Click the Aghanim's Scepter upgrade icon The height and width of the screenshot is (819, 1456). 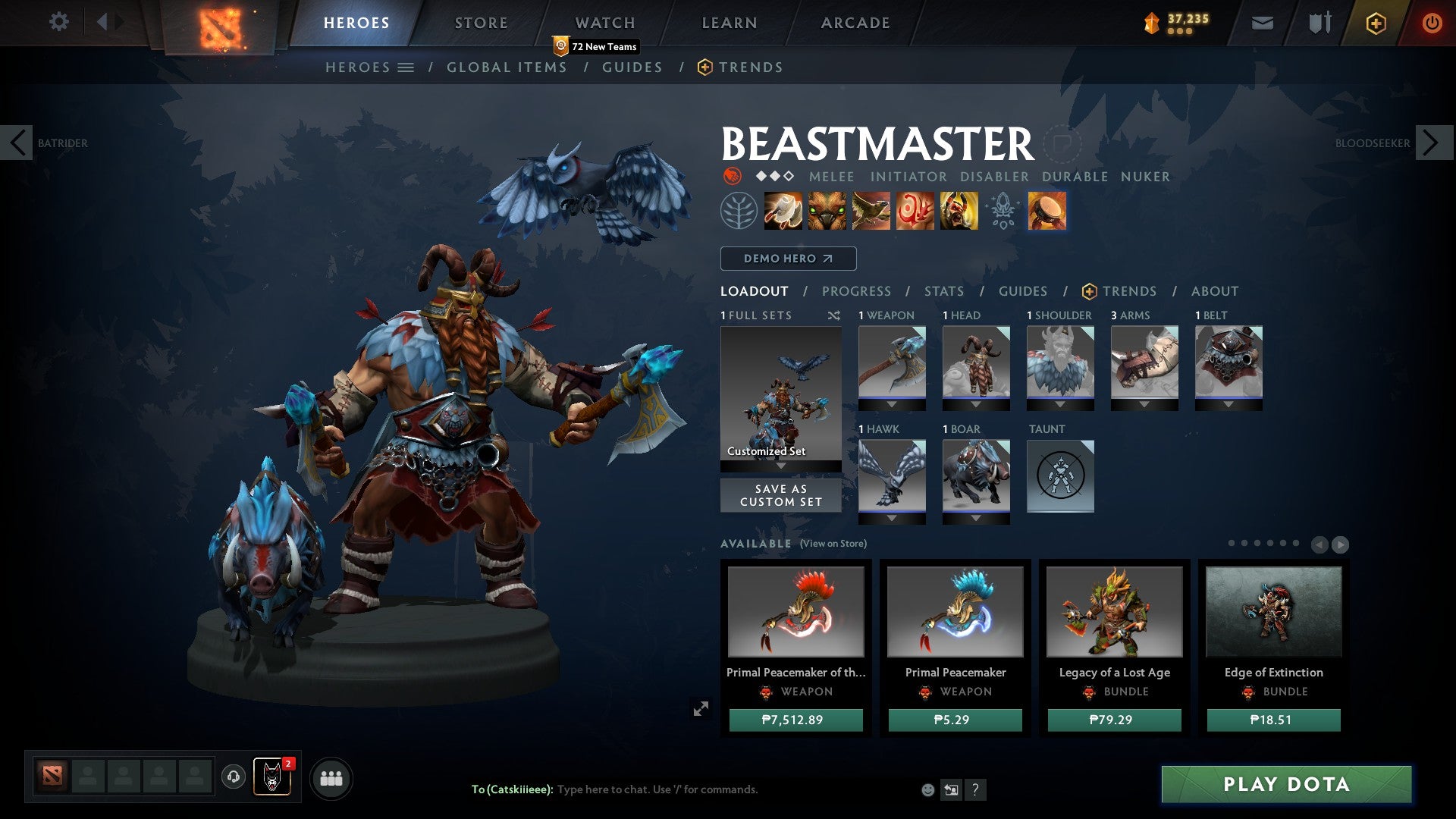[x=1003, y=211]
